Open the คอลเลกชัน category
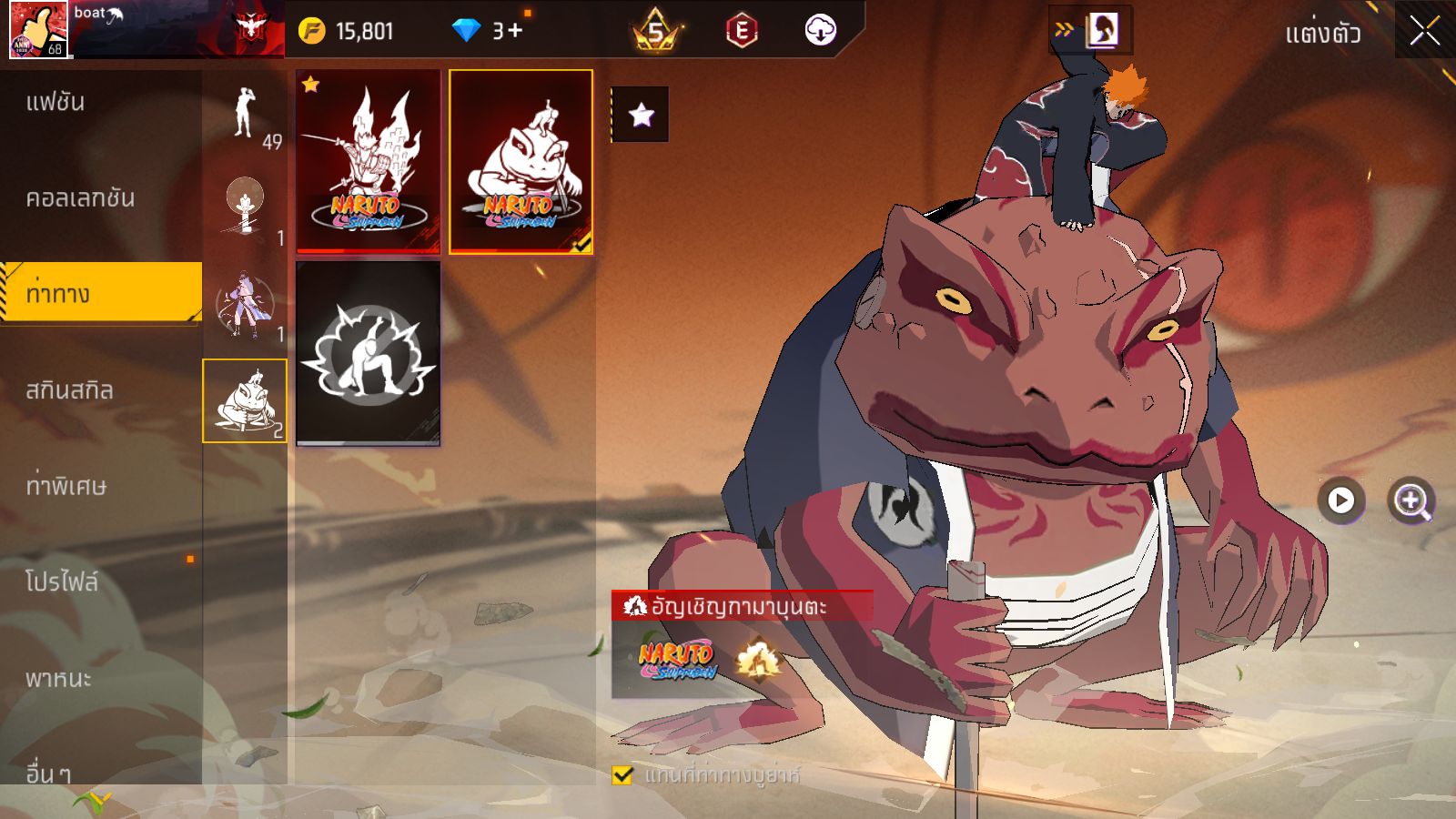The image size is (1456, 819). 80,198
